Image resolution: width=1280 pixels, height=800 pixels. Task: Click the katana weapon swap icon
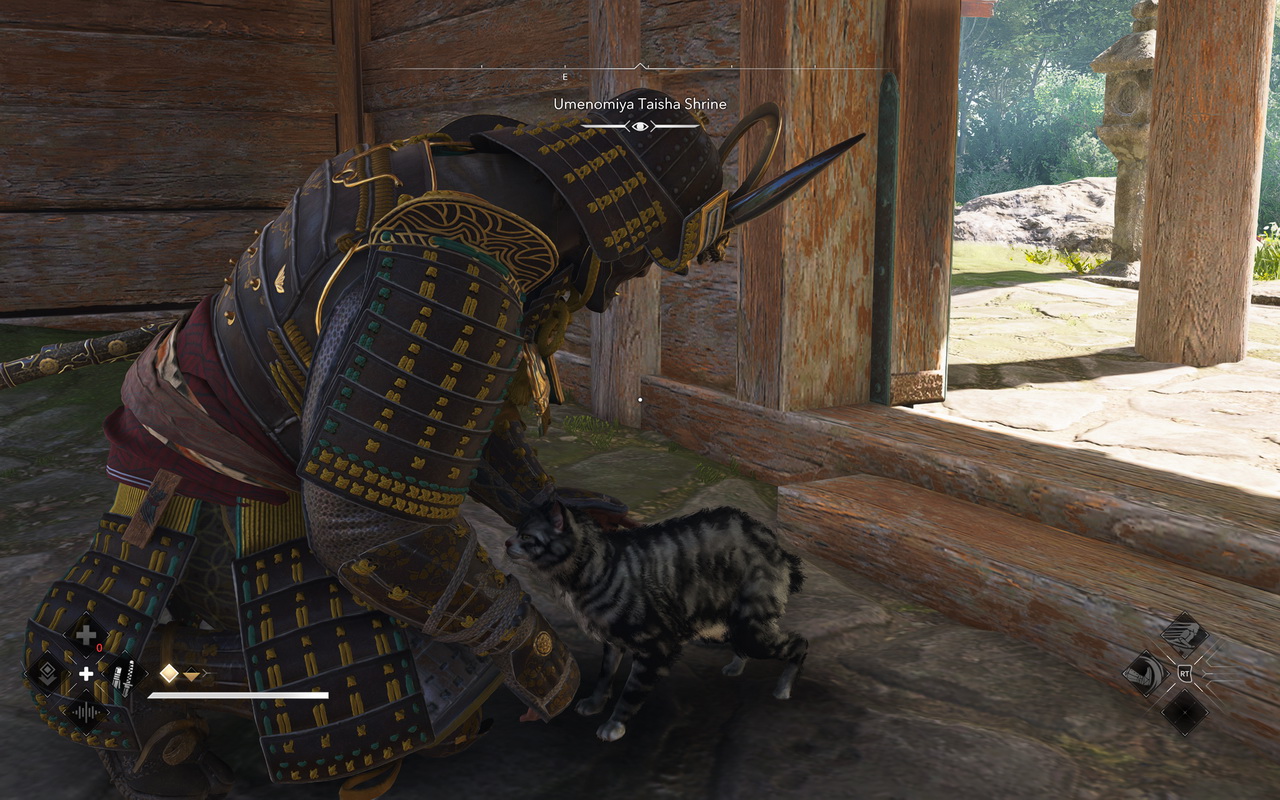pos(124,675)
